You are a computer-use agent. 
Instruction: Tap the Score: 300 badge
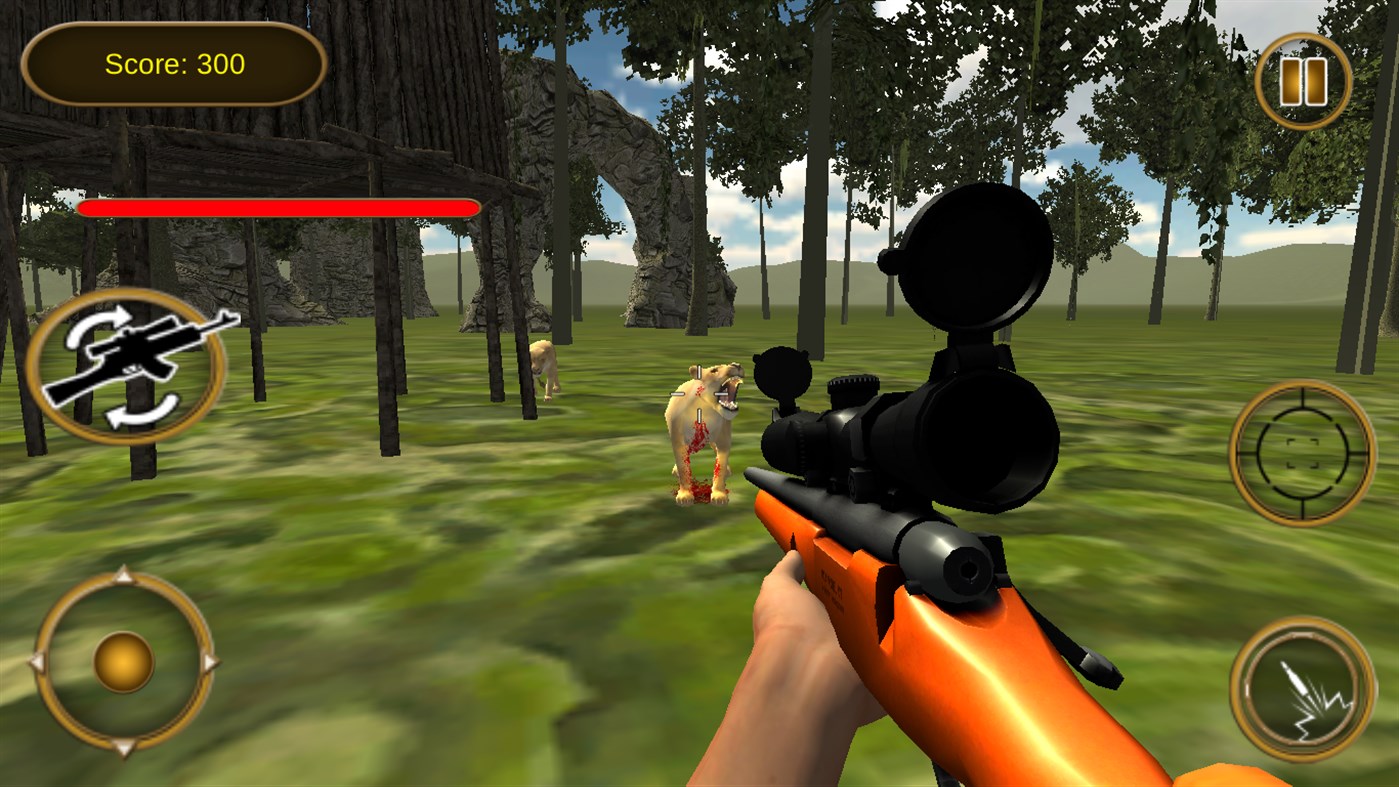tap(175, 63)
